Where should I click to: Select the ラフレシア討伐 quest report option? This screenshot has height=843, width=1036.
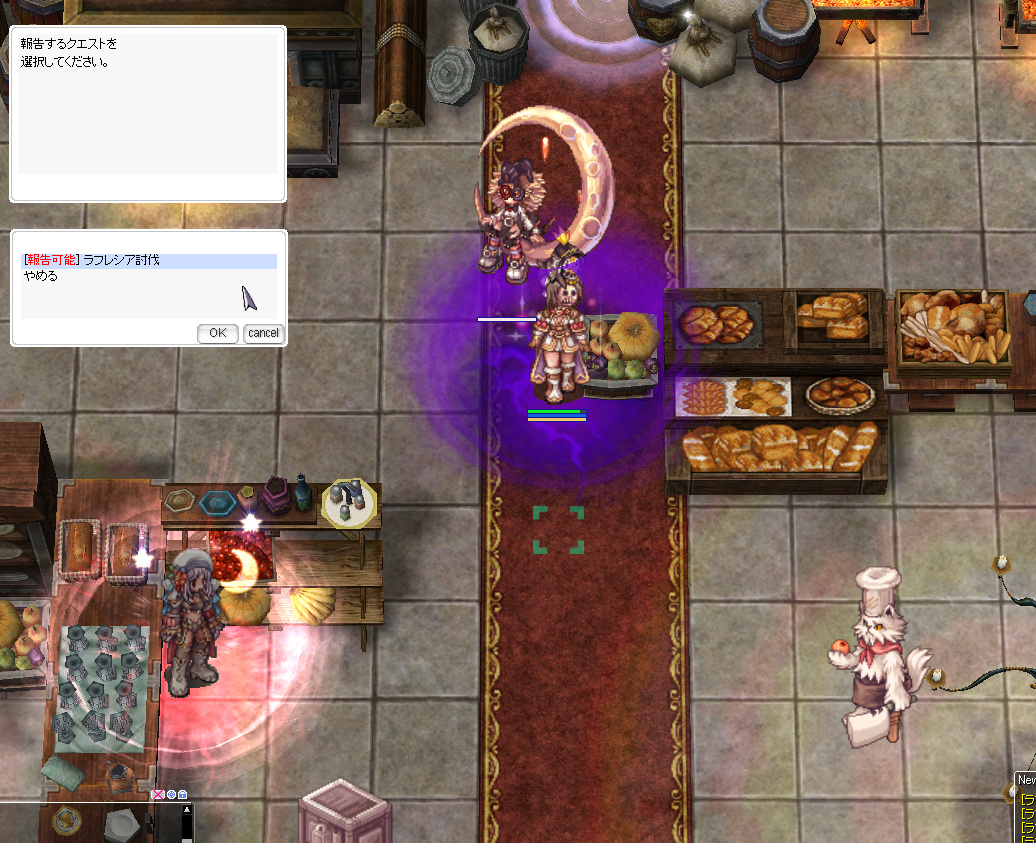120,261
